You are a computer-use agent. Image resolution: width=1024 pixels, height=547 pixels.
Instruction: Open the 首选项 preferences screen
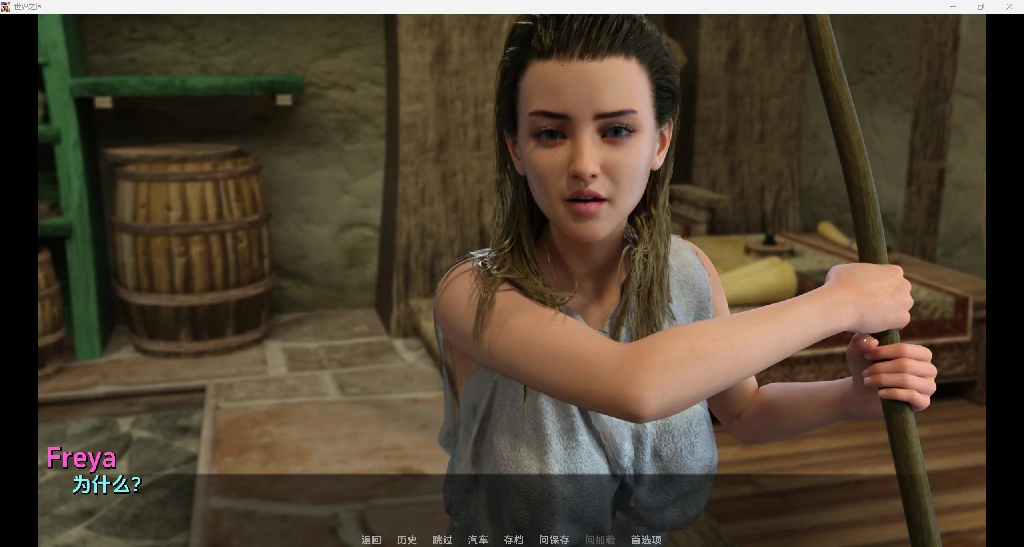tap(646, 540)
